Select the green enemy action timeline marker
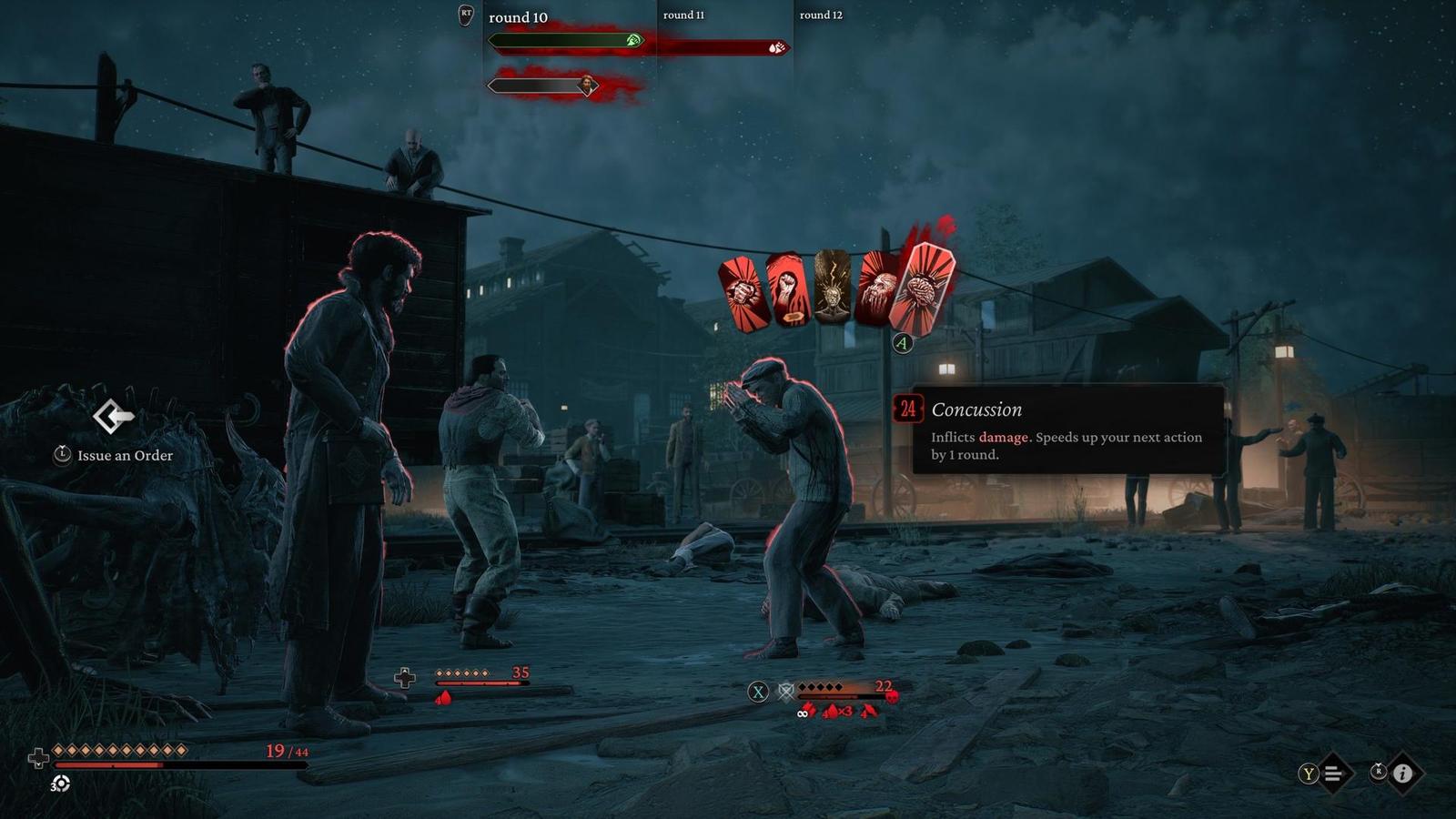 click(x=634, y=40)
